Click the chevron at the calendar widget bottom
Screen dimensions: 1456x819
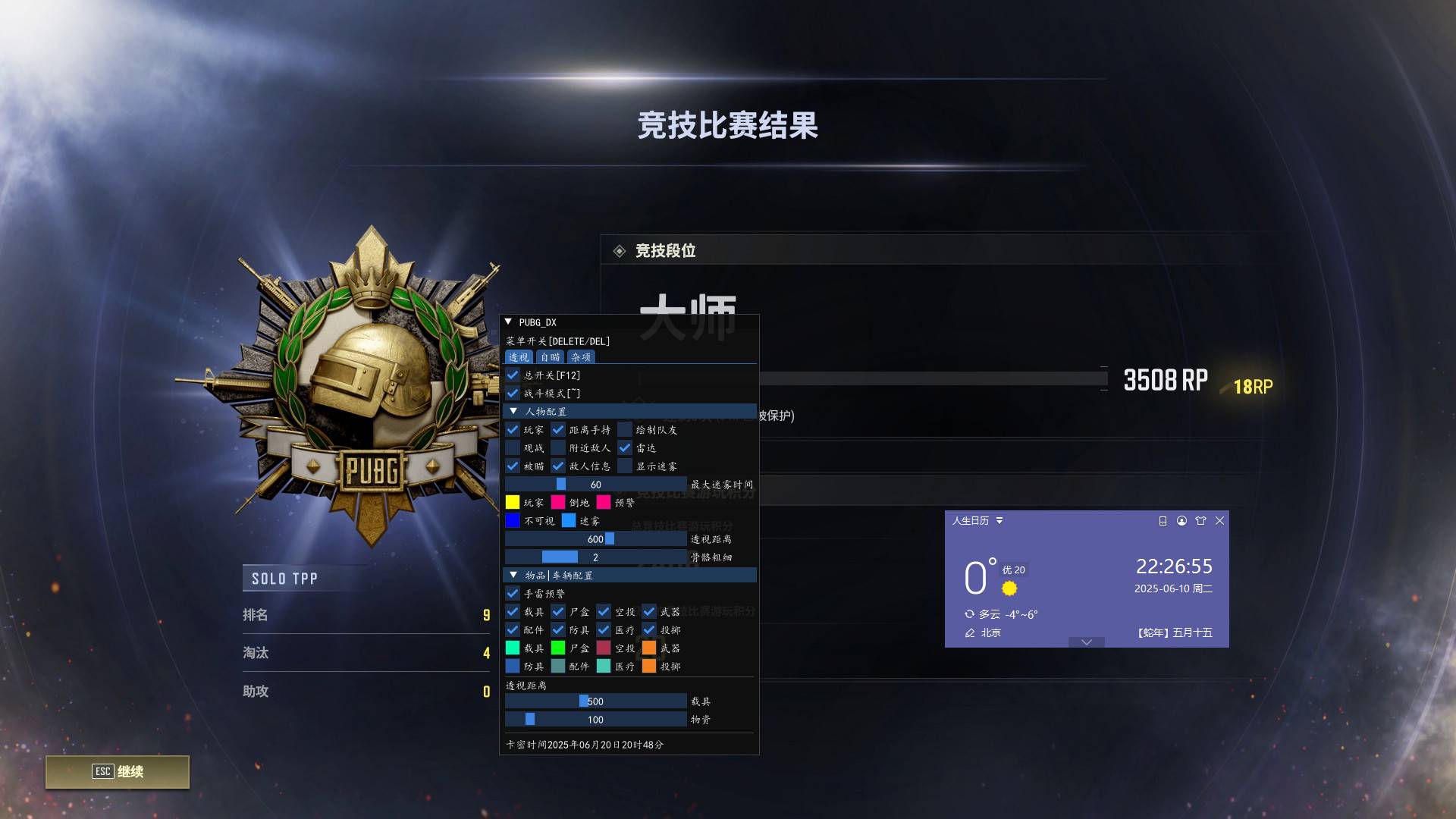[x=1087, y=642]
